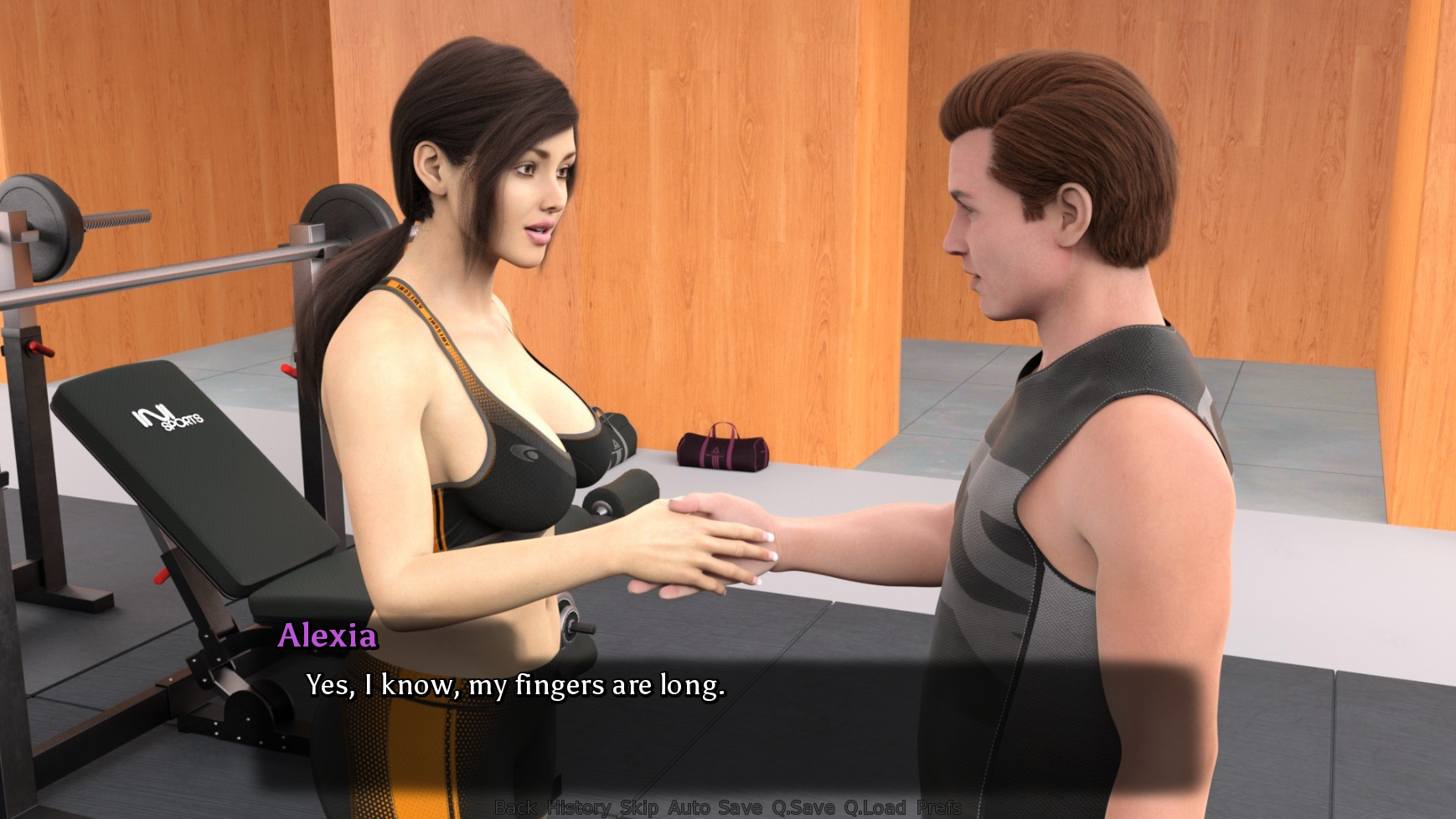Activate Skip mode
1456x819 pixels.
[638, 807]
